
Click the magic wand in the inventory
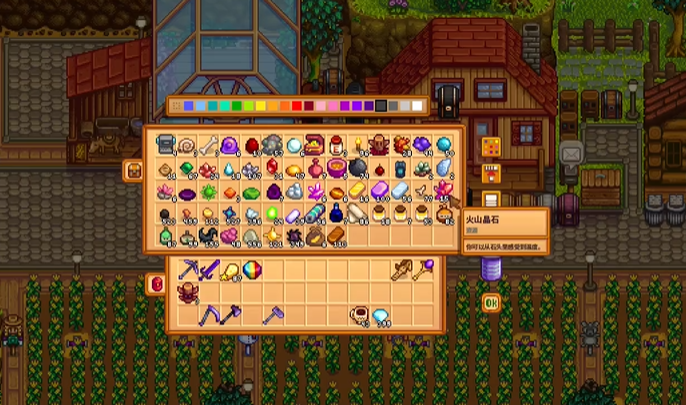click(x=424, y=269)
